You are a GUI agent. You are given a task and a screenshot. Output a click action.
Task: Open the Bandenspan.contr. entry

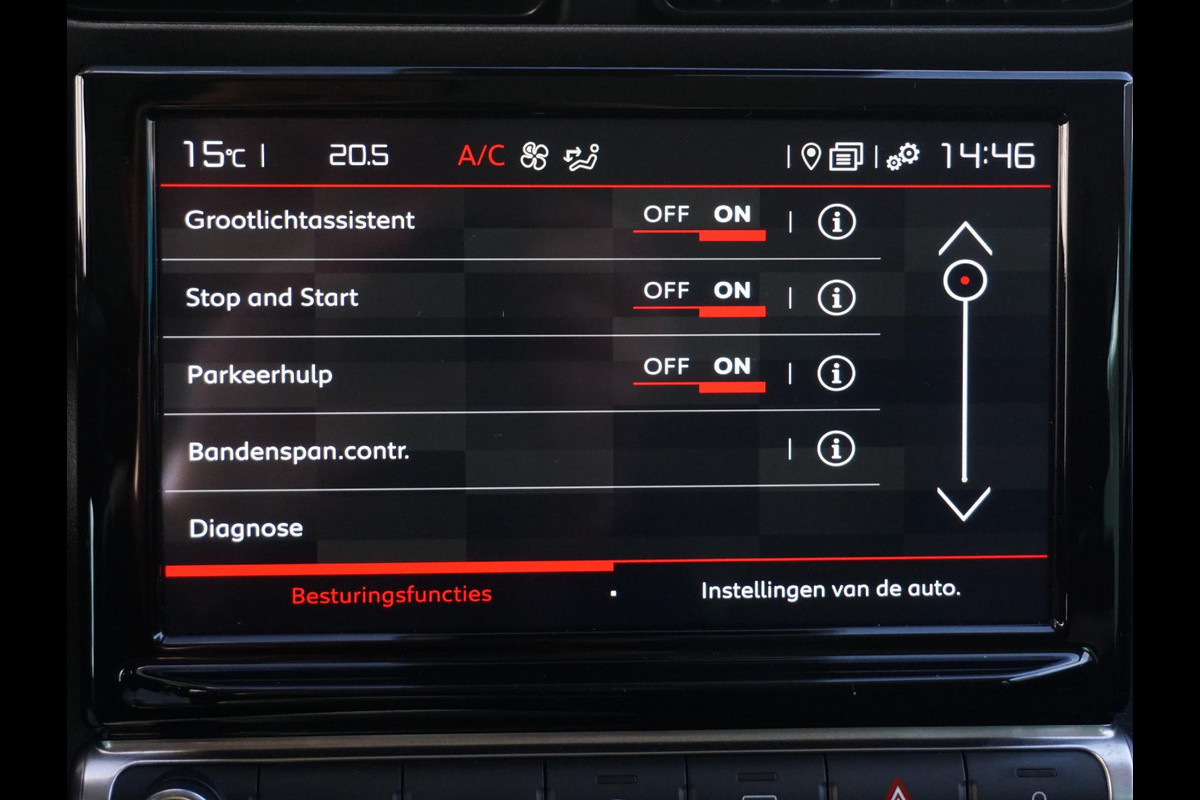click(x=298, y=452)
